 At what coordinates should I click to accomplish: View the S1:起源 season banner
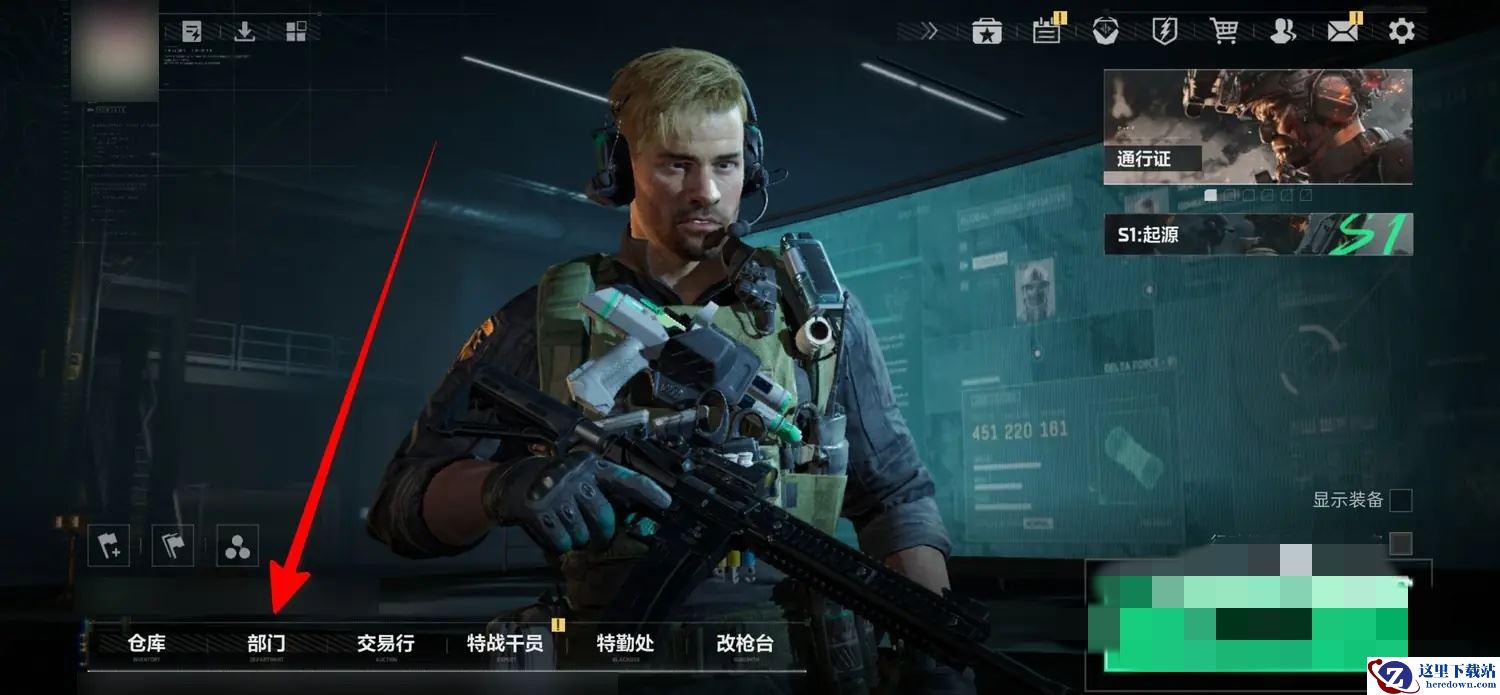tap(1258, 234)
